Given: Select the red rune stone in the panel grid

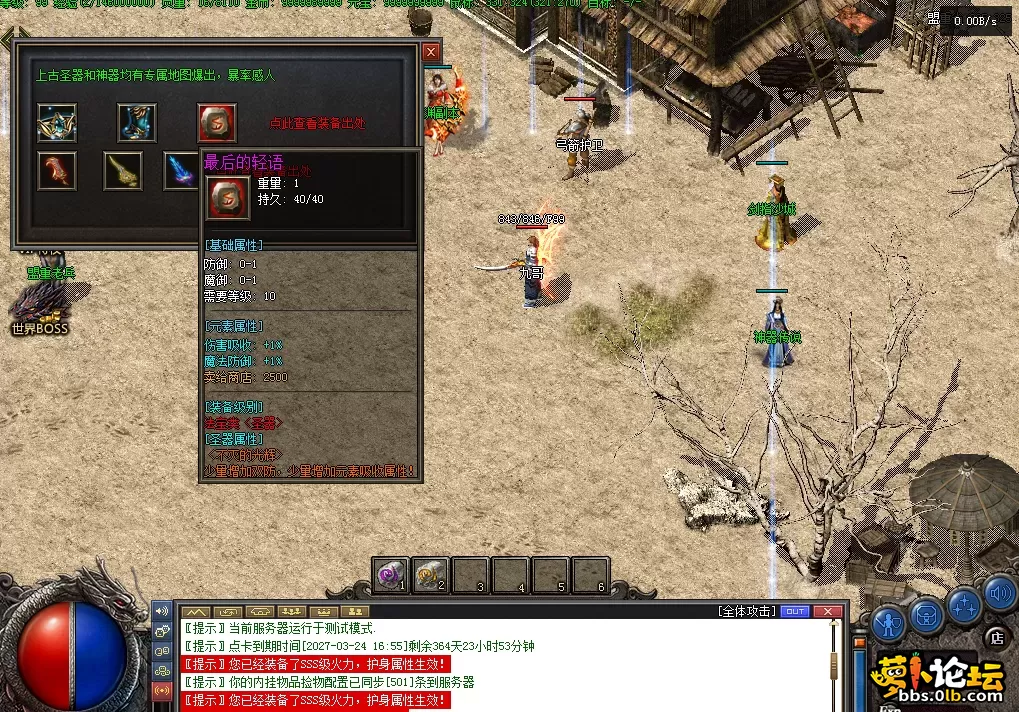Looking at the screenshot, I should coord(217,122).
